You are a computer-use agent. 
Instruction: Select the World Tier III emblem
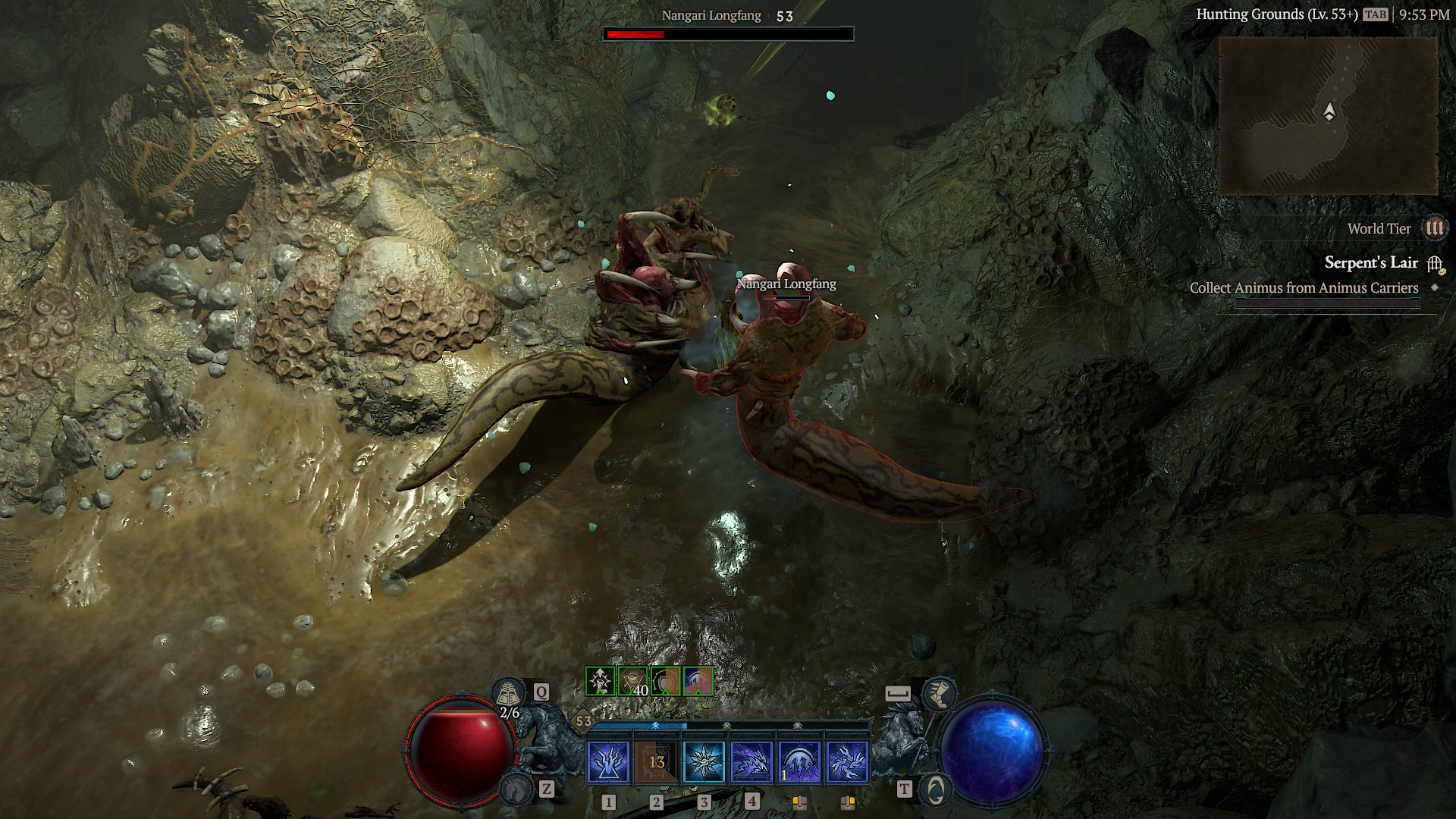pos(1436,227)
